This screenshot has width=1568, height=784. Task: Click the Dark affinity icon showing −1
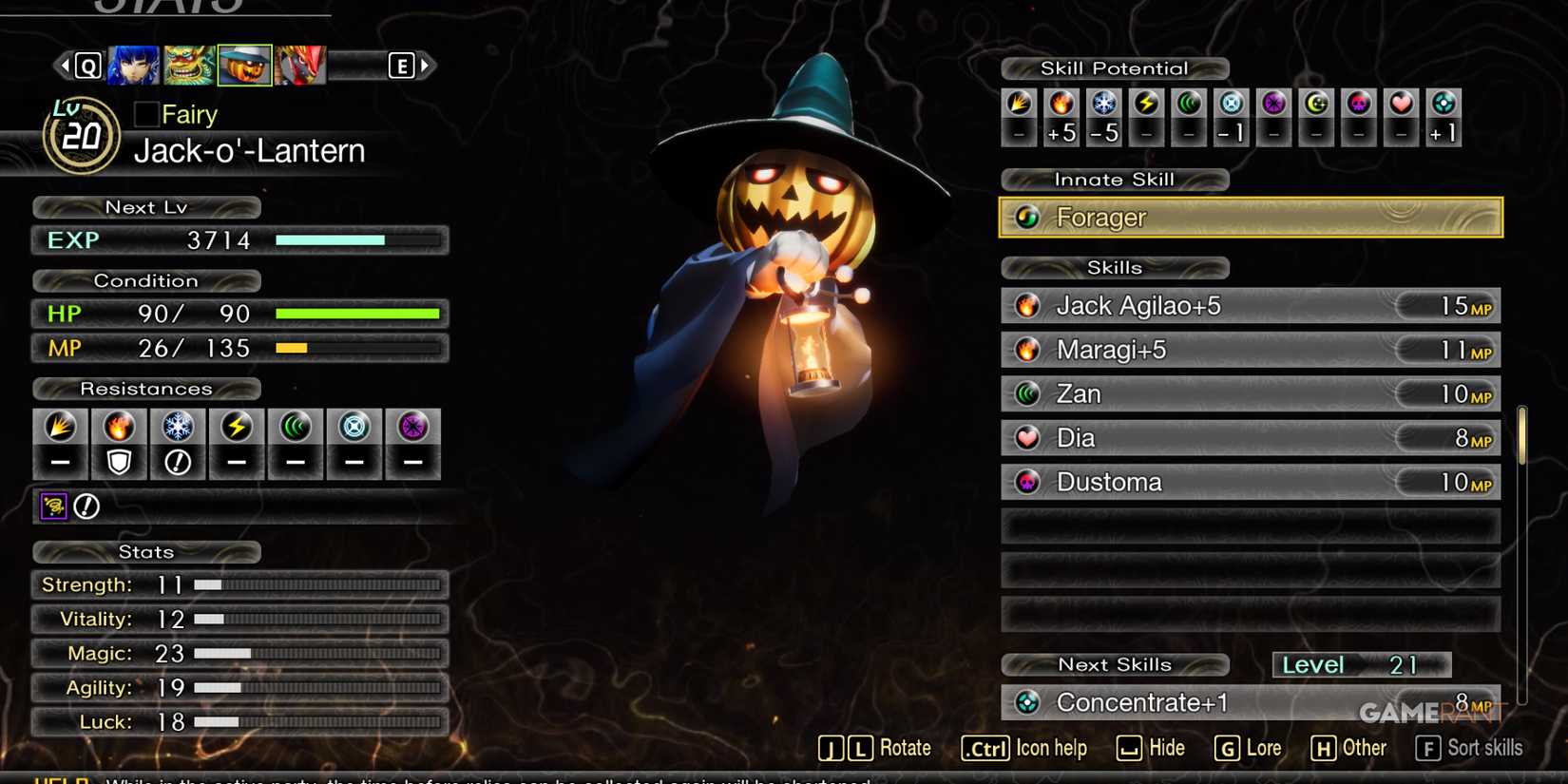(1232, 116)
